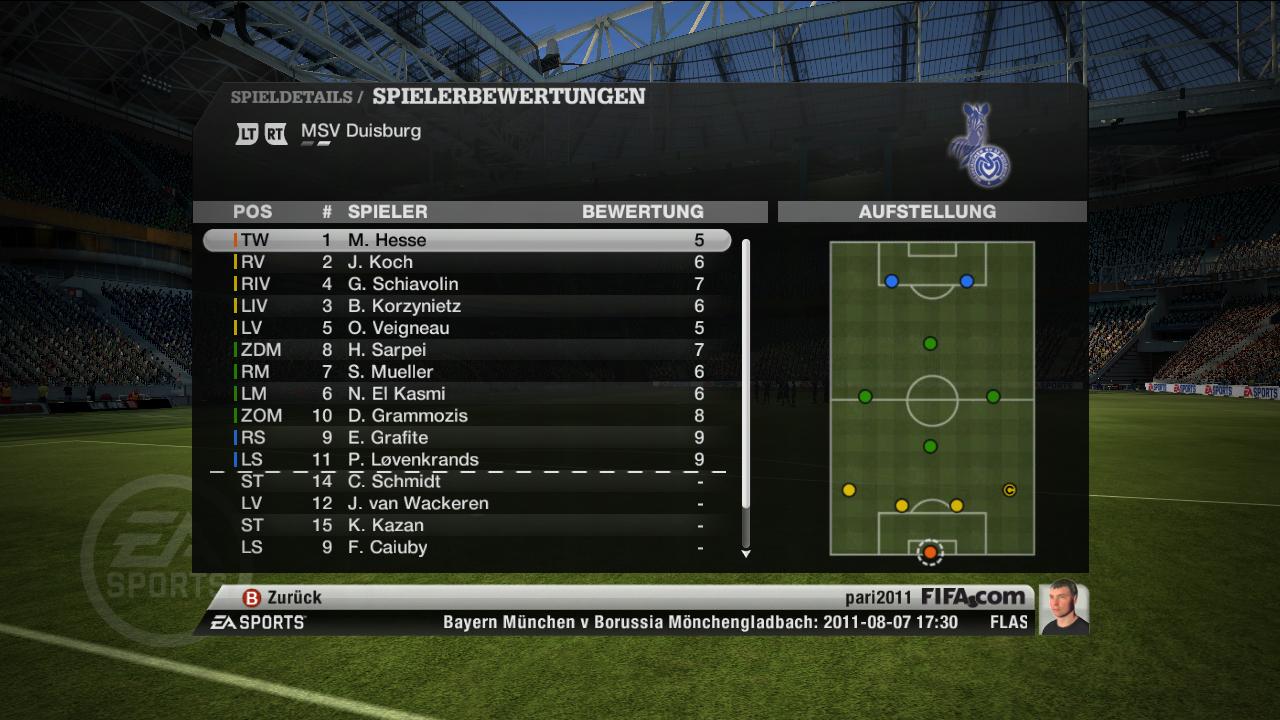Select the M. Hesse goalkeeper row
This screenshot has width=1280, height=720.
pyautogui.click(x=467, y=240)
